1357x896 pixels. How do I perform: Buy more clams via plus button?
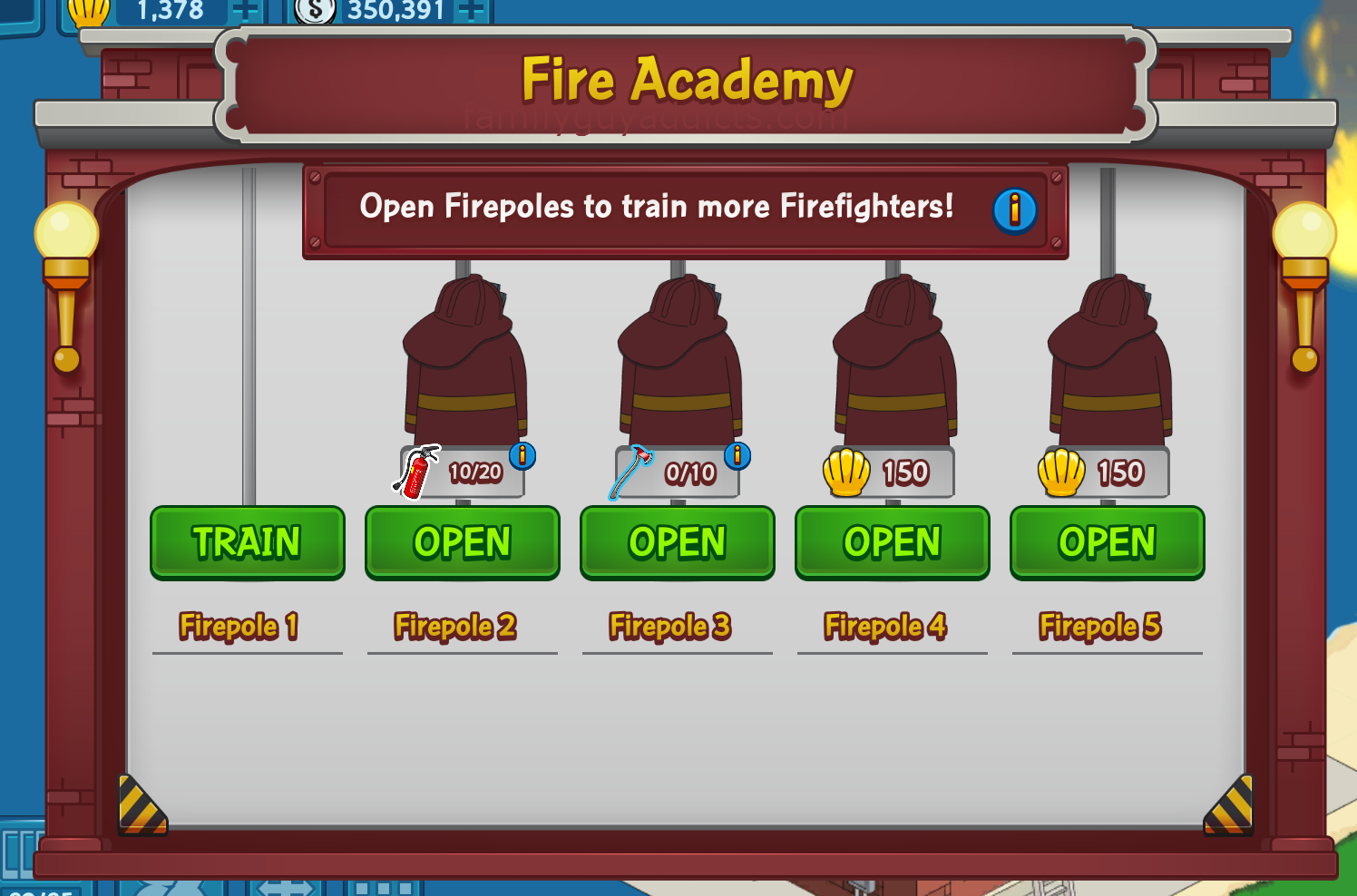coord(245,10)
